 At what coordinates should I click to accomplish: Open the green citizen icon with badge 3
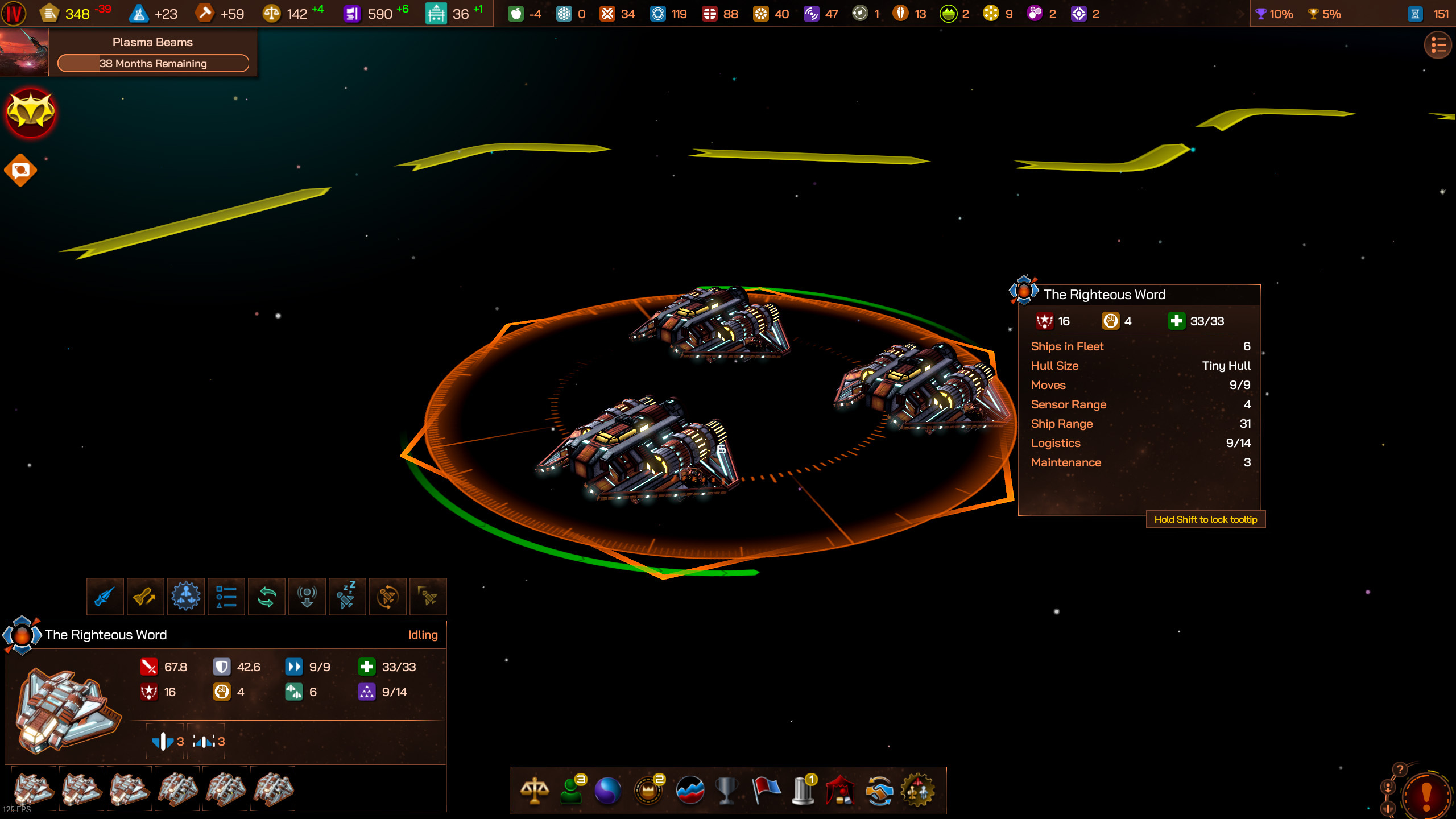click(x=572, y=791)
